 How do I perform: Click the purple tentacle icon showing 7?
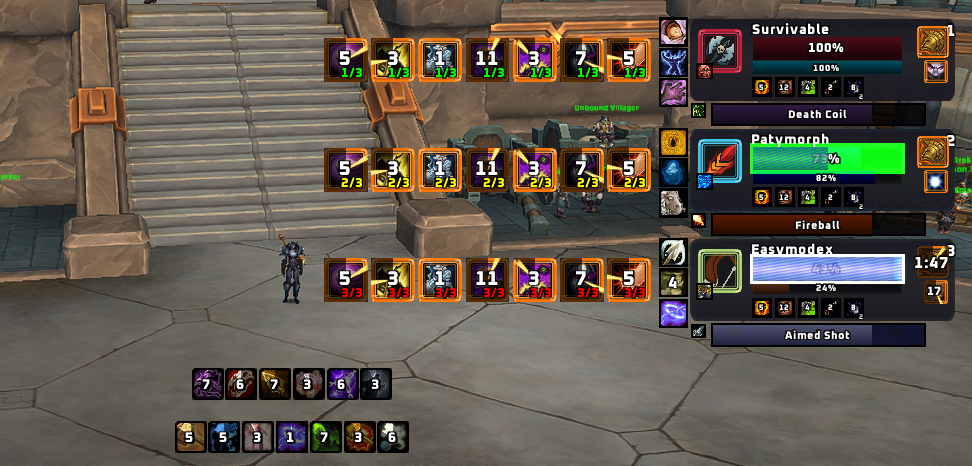207,384
